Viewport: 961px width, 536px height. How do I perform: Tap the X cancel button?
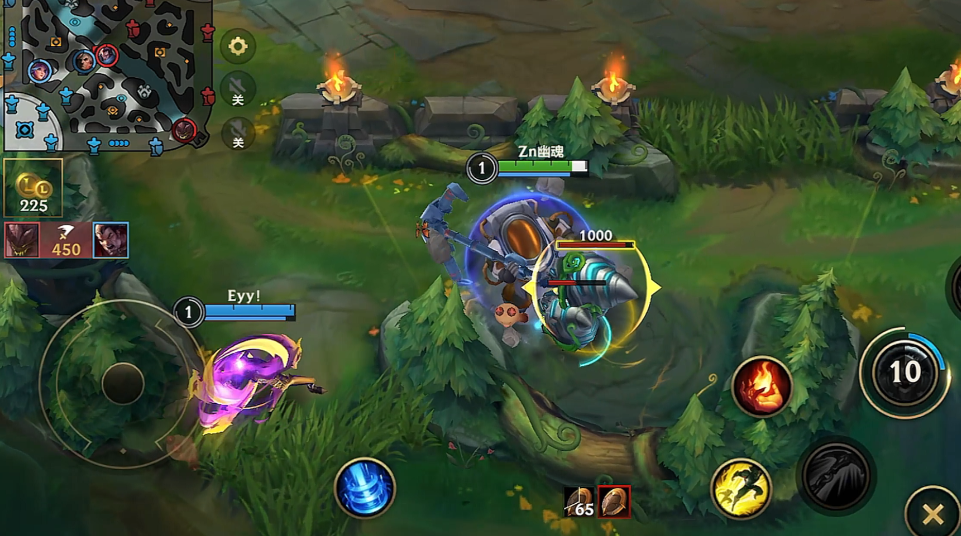point(932,514)
